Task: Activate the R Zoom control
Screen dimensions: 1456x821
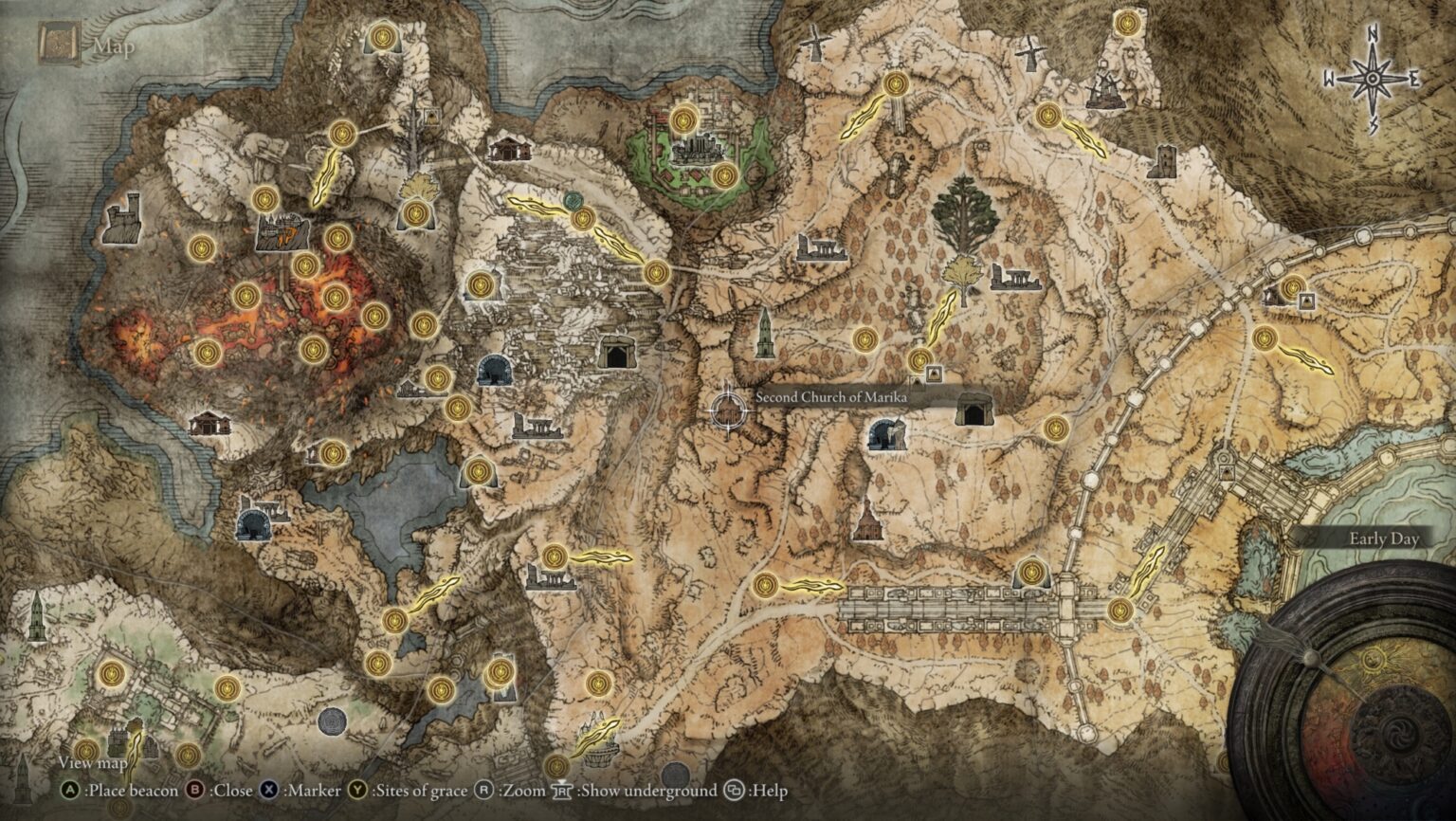Action: [484, 789]
